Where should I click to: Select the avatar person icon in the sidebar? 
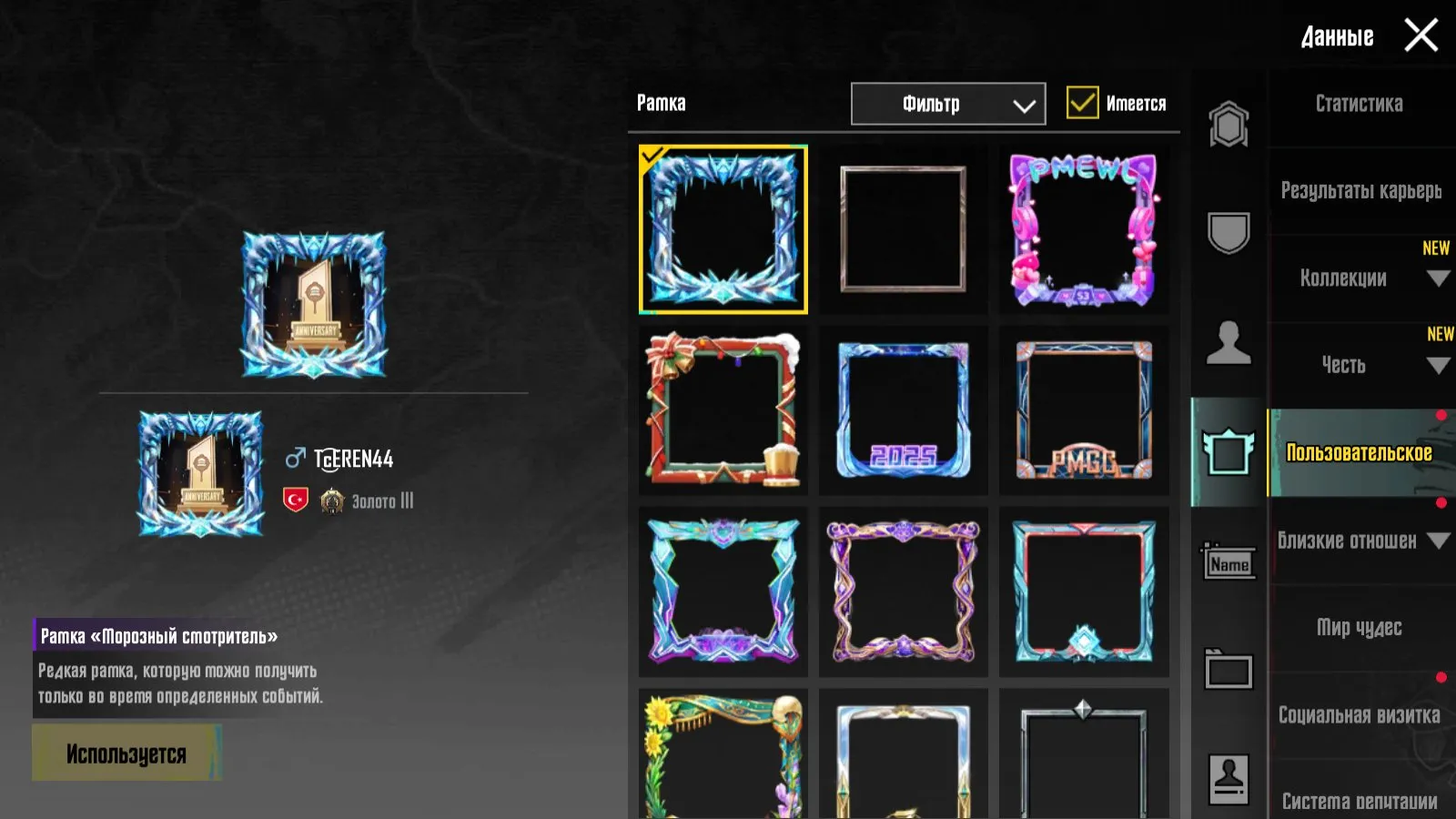click(x=1228, y=341)
